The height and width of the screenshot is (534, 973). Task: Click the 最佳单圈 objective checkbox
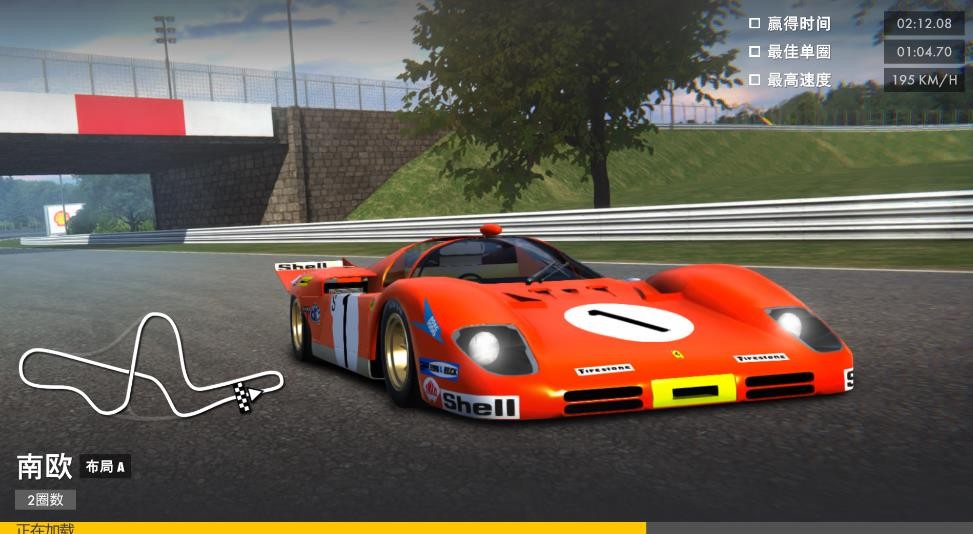(755, 51)
